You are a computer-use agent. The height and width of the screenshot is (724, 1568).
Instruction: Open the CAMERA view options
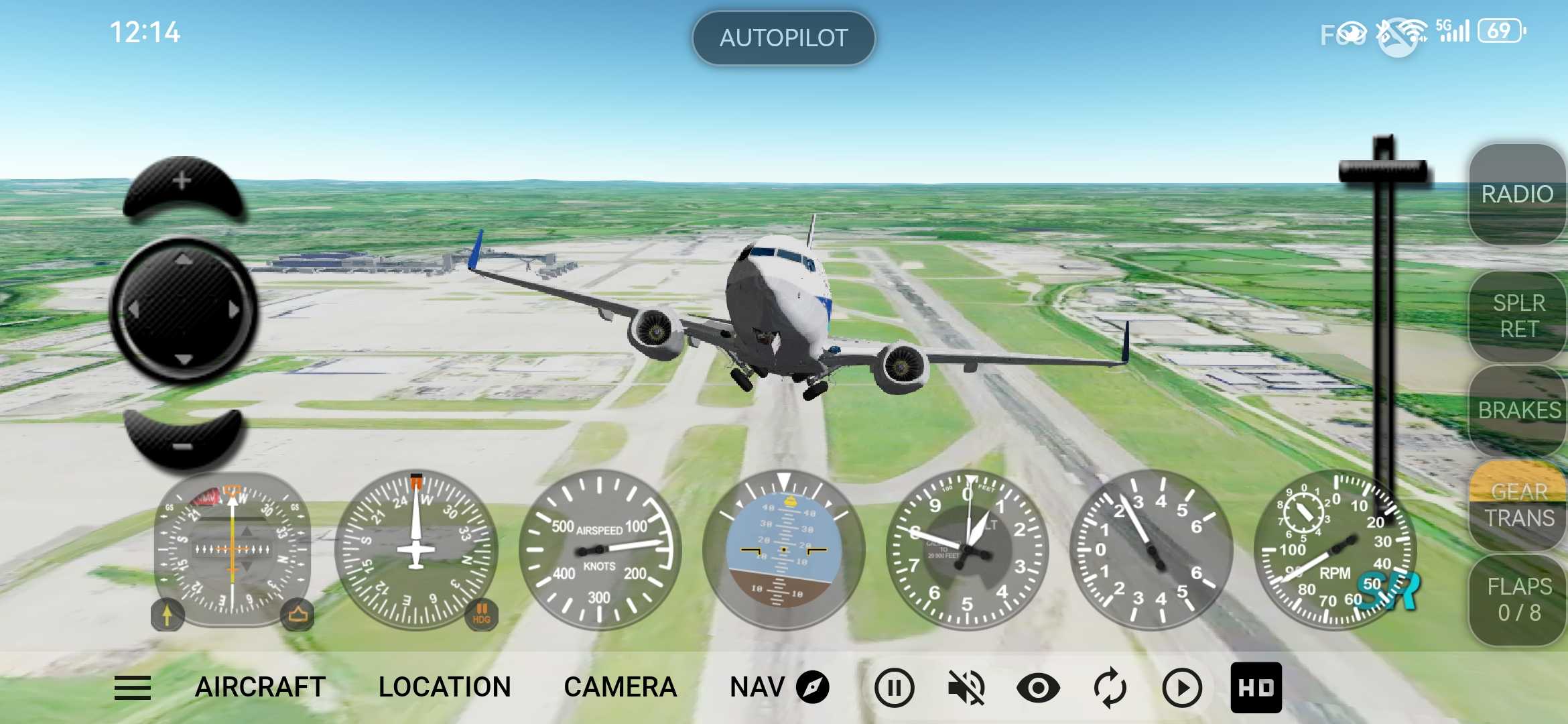(x=620, y=688)
